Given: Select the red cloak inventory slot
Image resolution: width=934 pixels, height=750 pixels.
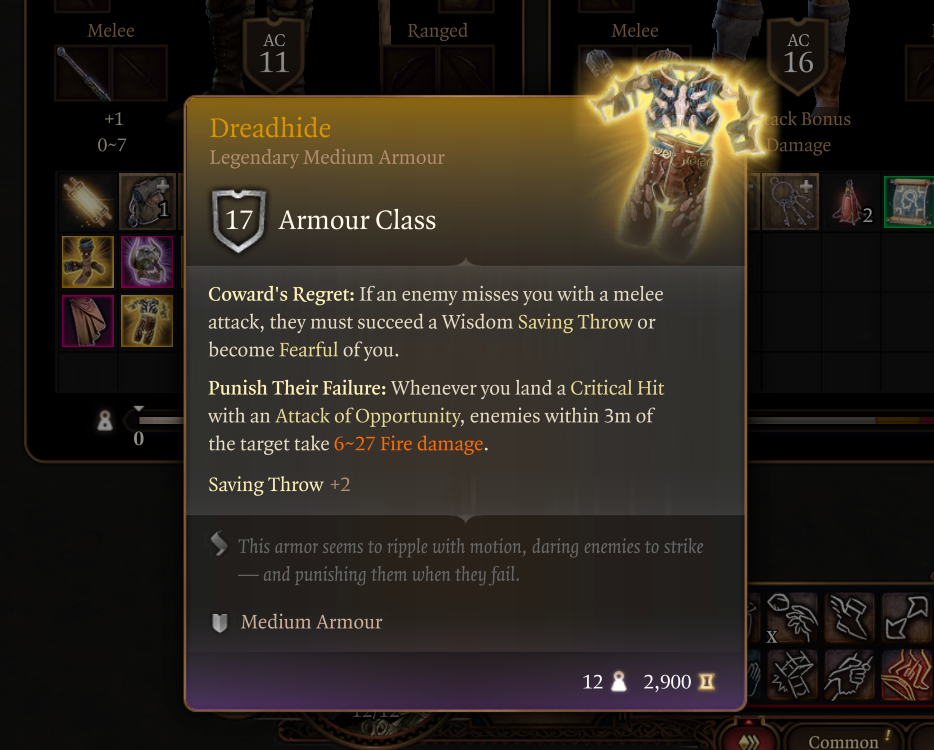Looking at the screenshot, I should [87, 321].
